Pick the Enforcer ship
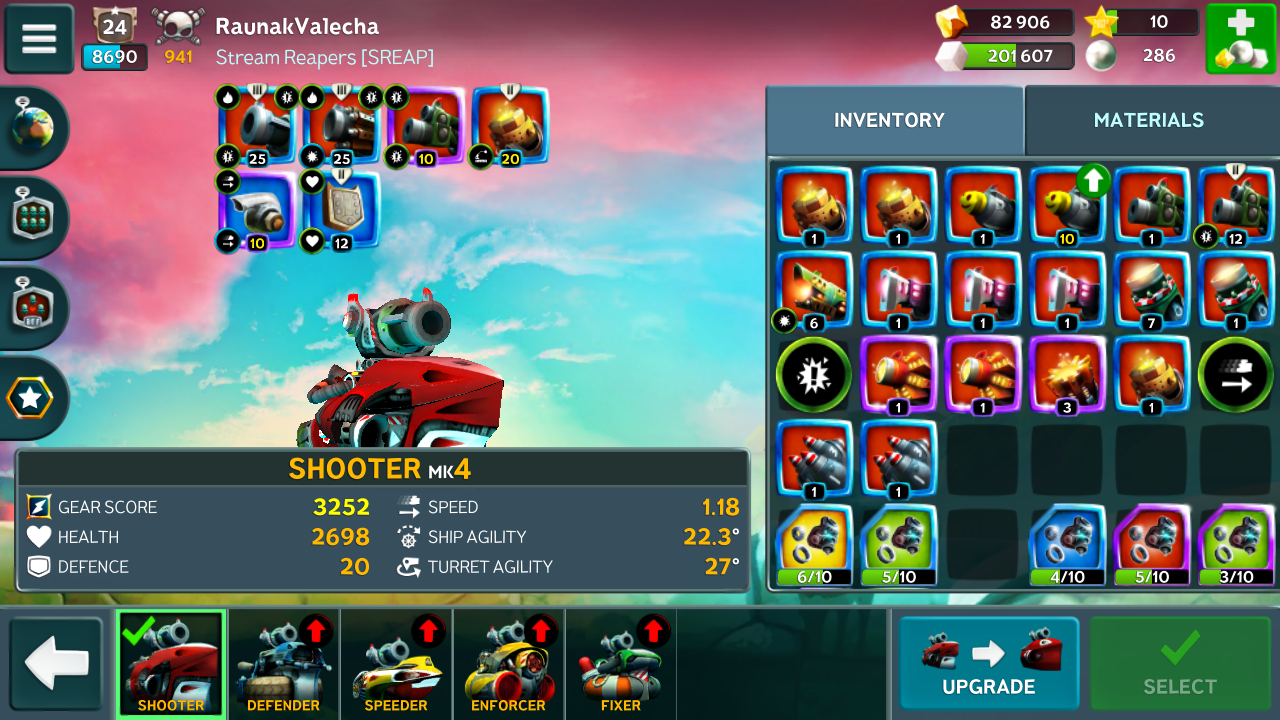The height and width of the screenshot is (720, 1280). click(x=508, y=663)
